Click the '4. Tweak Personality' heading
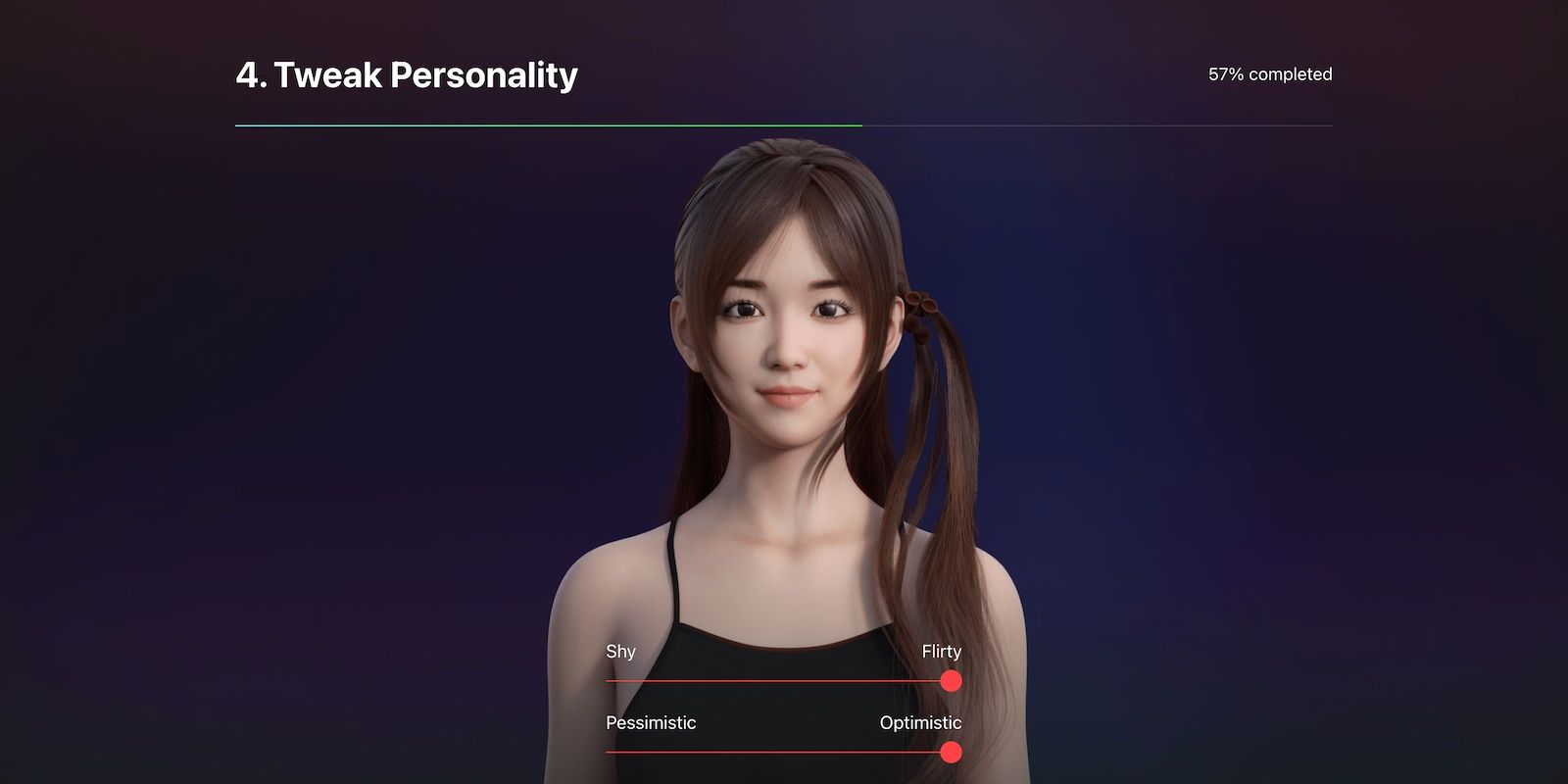Viewport: 1568px width, 784px height. point(407,73)
